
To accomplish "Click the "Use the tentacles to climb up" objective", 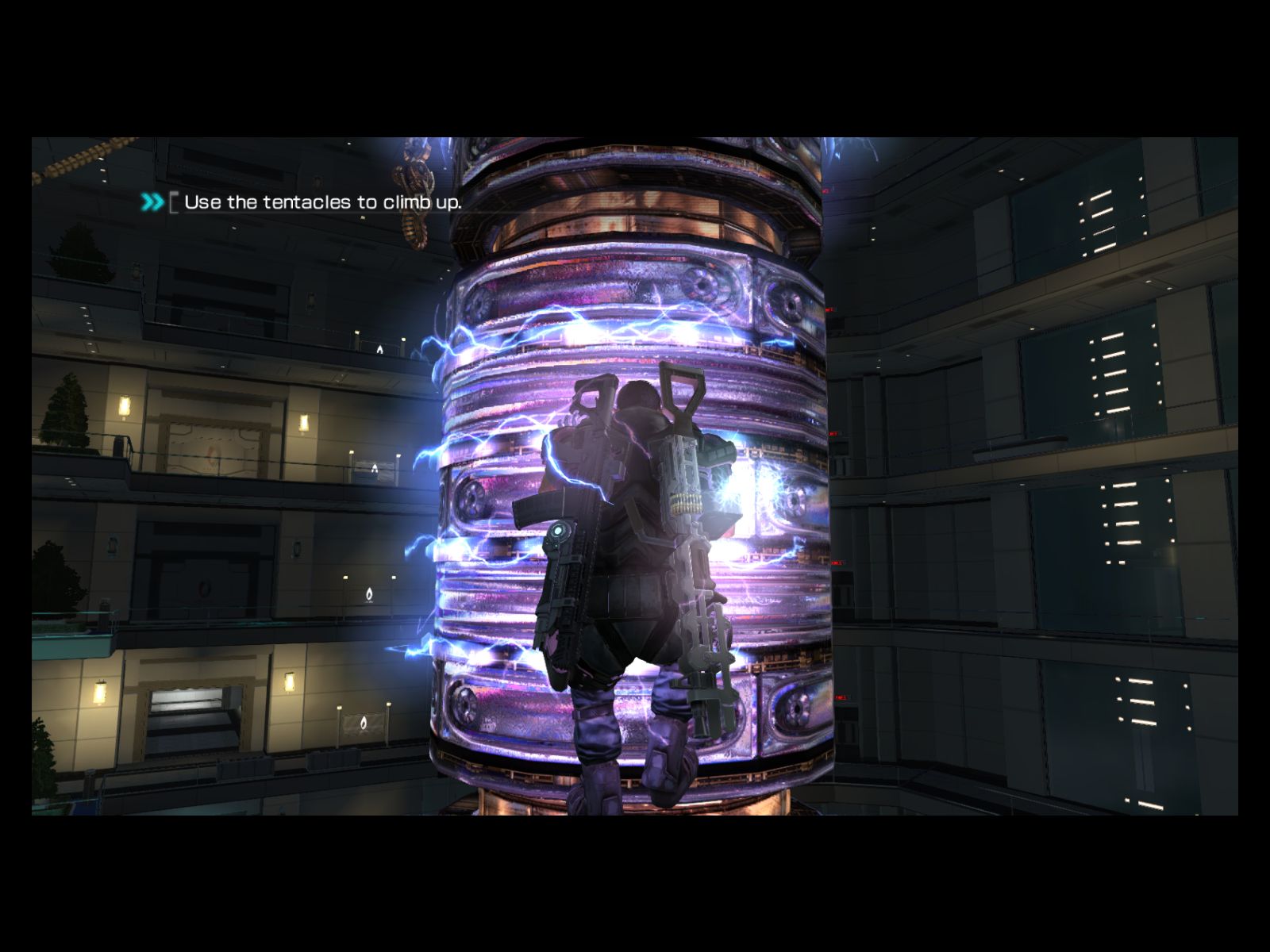I will pyautogui.click(x=321, y=202).
